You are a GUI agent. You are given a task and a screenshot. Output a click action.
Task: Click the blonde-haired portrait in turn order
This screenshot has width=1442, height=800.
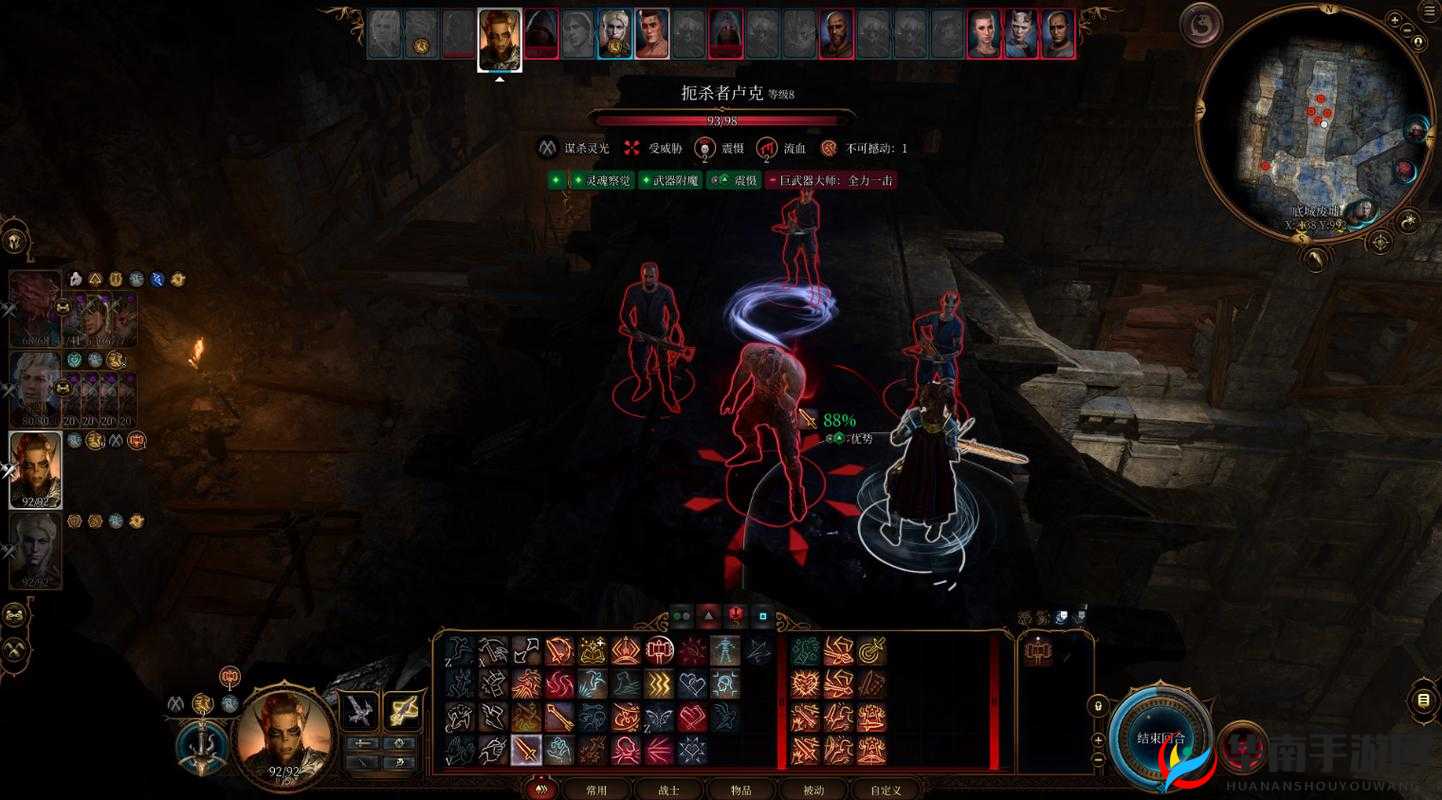(x=614, y=35)
